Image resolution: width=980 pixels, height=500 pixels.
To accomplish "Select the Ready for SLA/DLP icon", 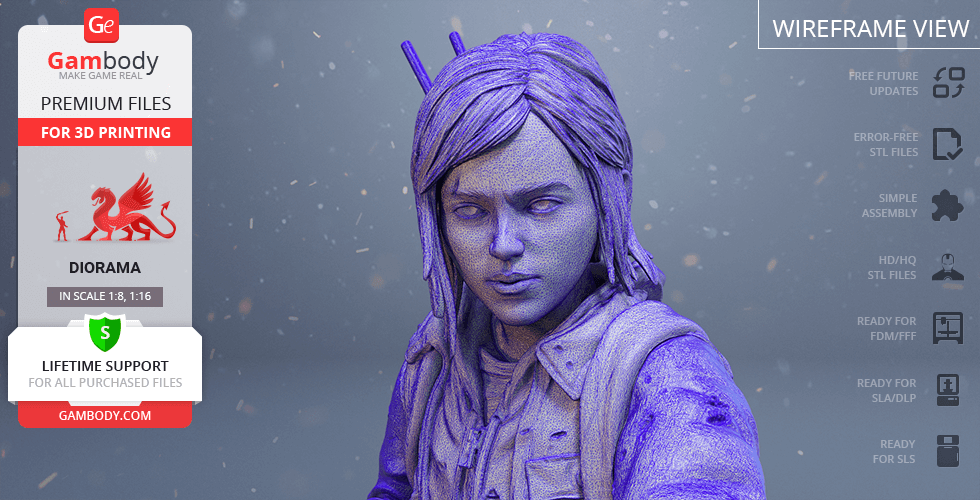I will coord(947,389).
